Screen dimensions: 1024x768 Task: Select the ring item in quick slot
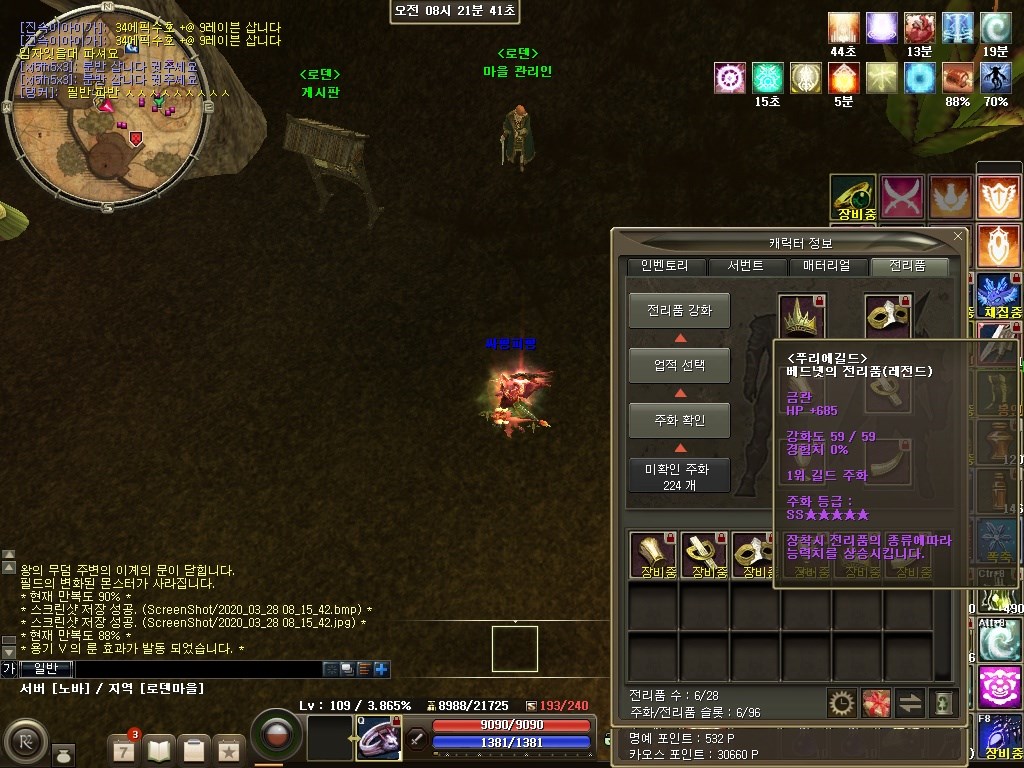(378, 738)
